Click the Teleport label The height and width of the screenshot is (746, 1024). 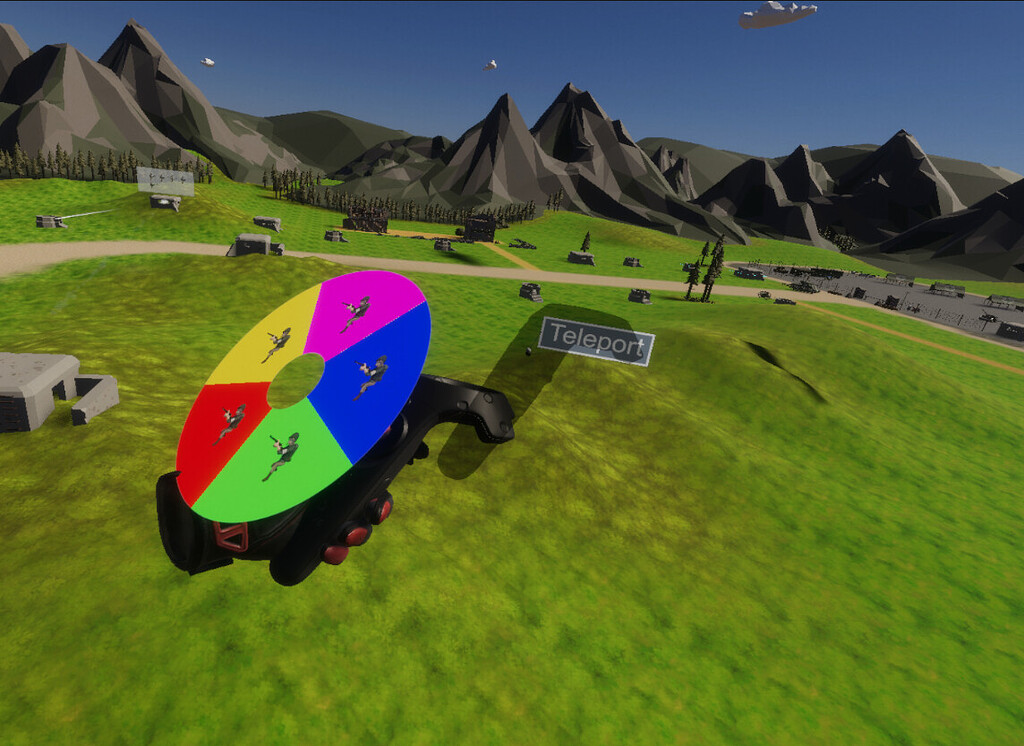coord(596,342)
